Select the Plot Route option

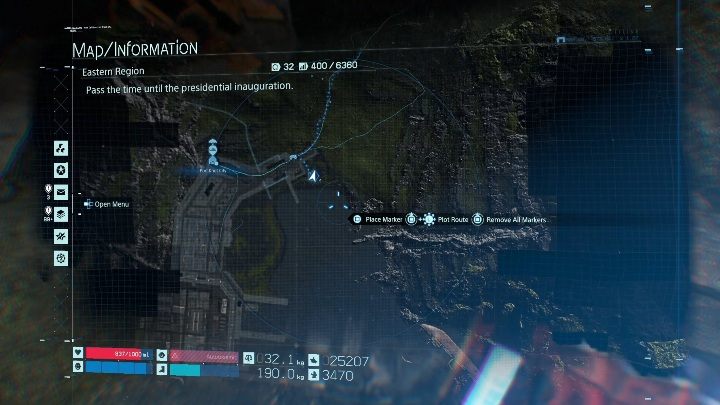(452, 219)
